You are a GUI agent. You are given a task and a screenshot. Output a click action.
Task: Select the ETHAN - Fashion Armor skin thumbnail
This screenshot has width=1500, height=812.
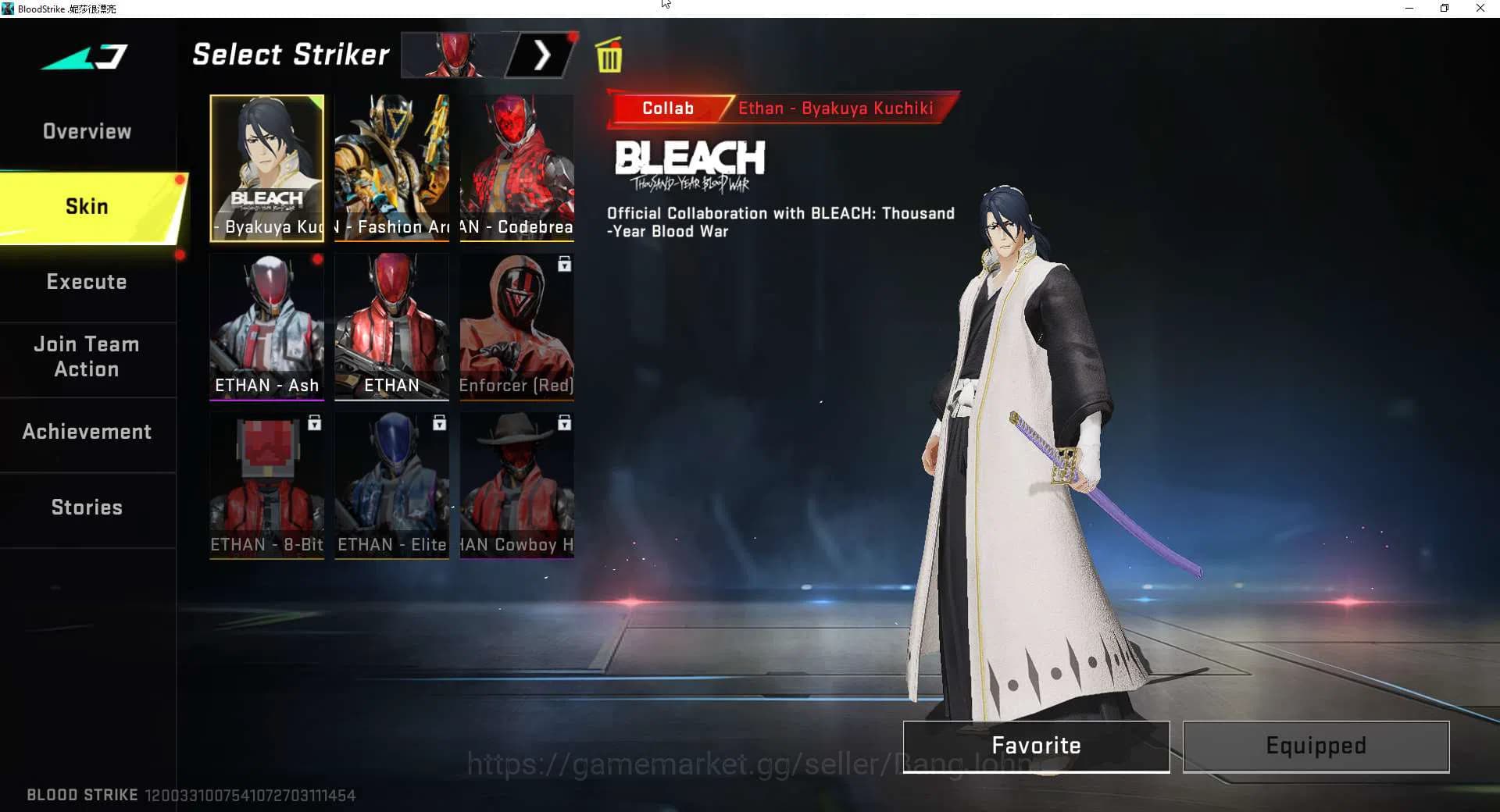coord(391,168)
